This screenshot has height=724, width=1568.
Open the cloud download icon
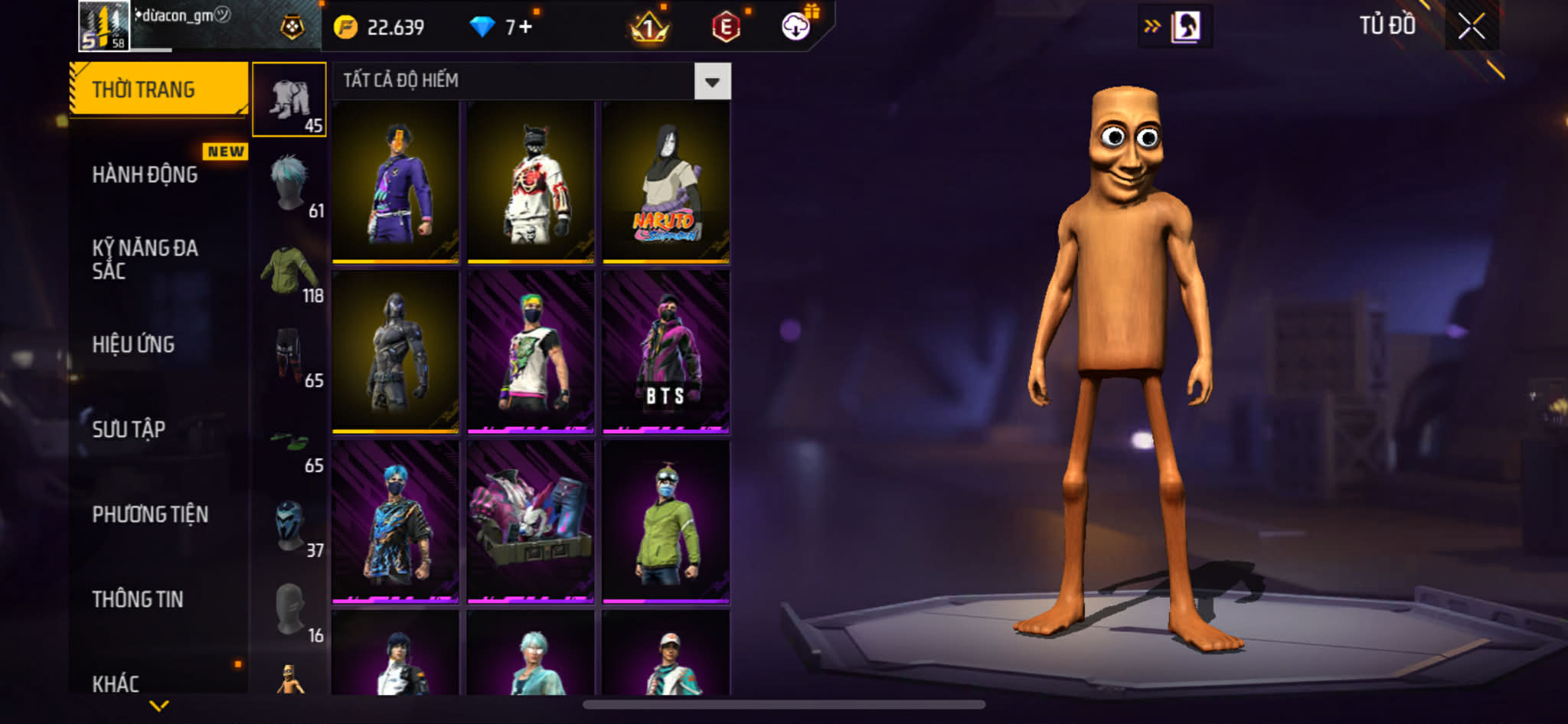796,27
